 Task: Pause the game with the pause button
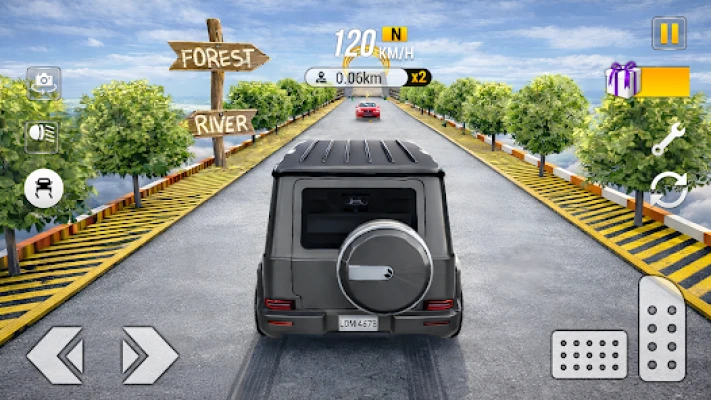coord(669,33)
